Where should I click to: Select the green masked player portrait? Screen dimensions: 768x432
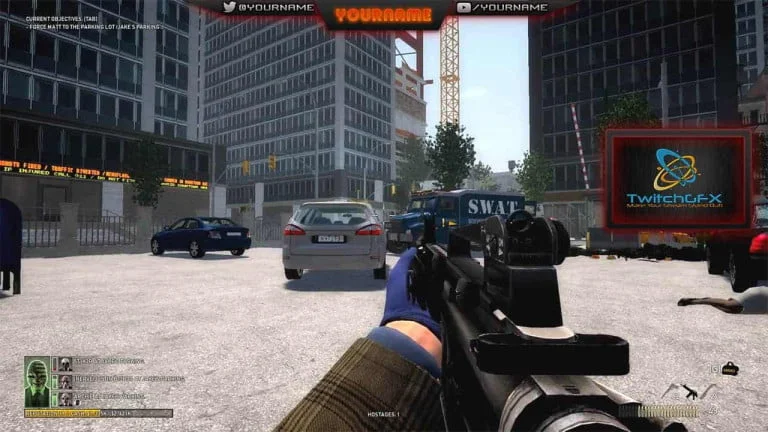coord(37,382)
